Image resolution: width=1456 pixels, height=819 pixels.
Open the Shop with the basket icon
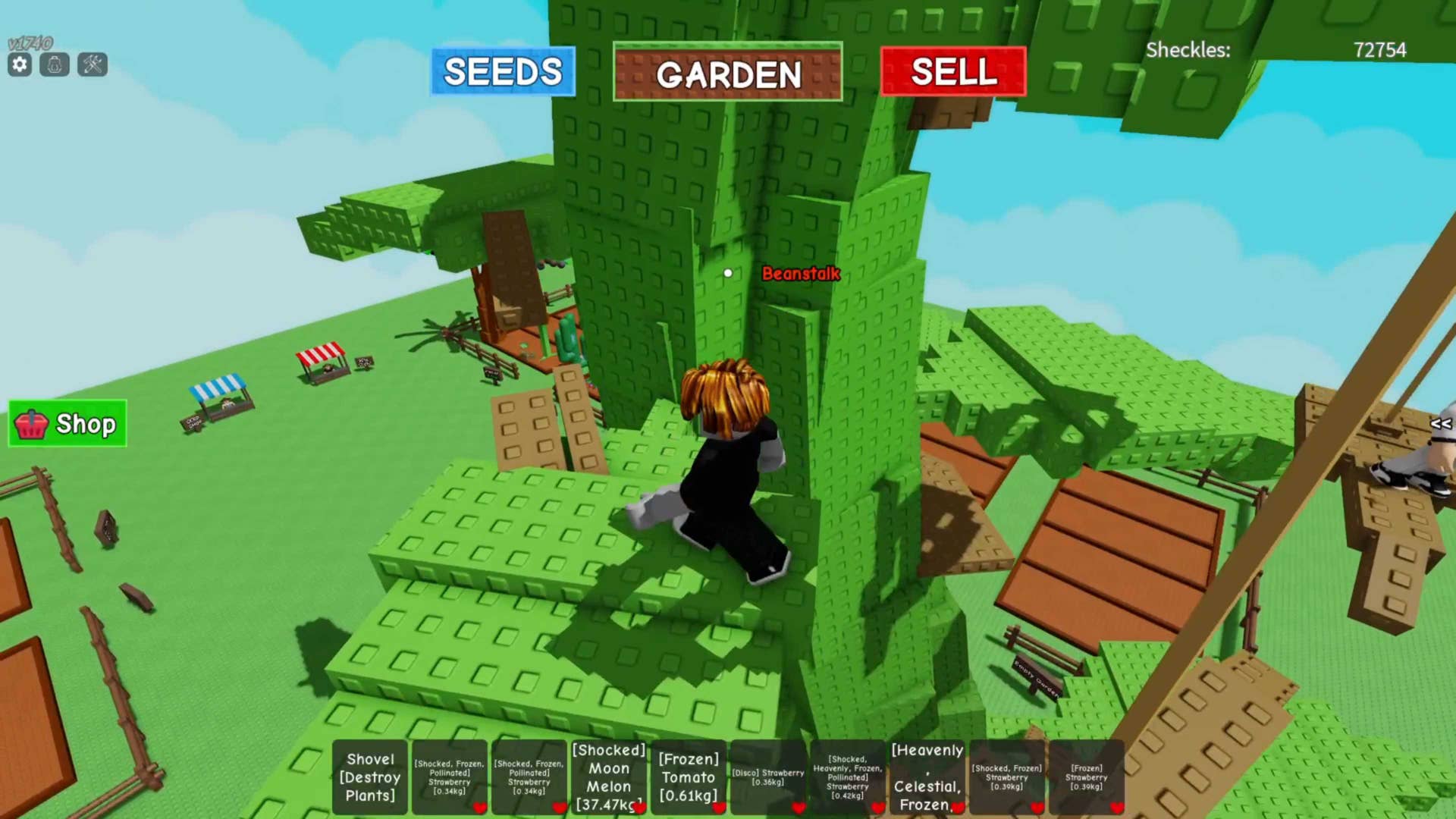(67, 424)
